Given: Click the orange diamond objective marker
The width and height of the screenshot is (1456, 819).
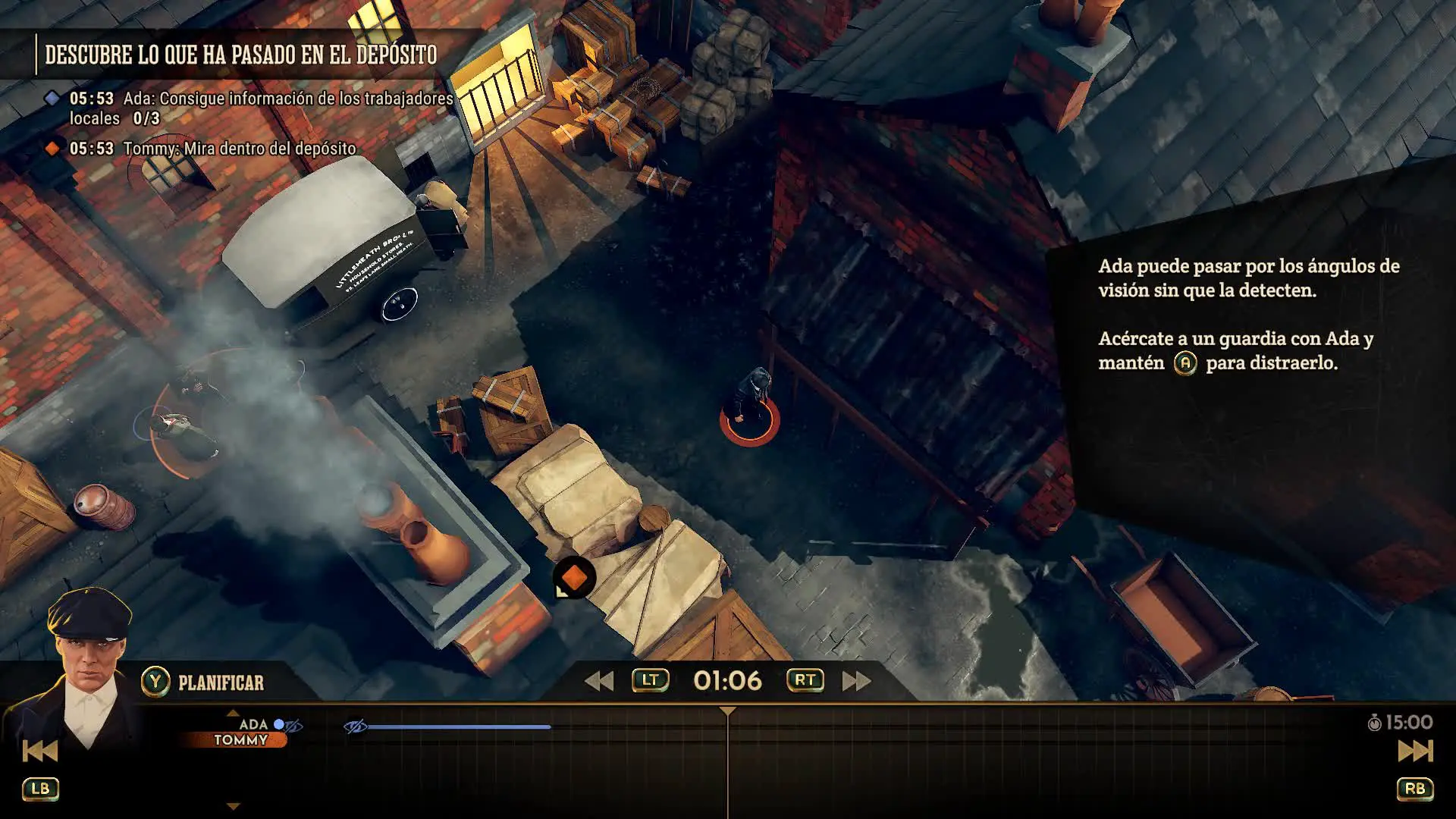Looking at the screenshot, I should click(x=574, y=579).
